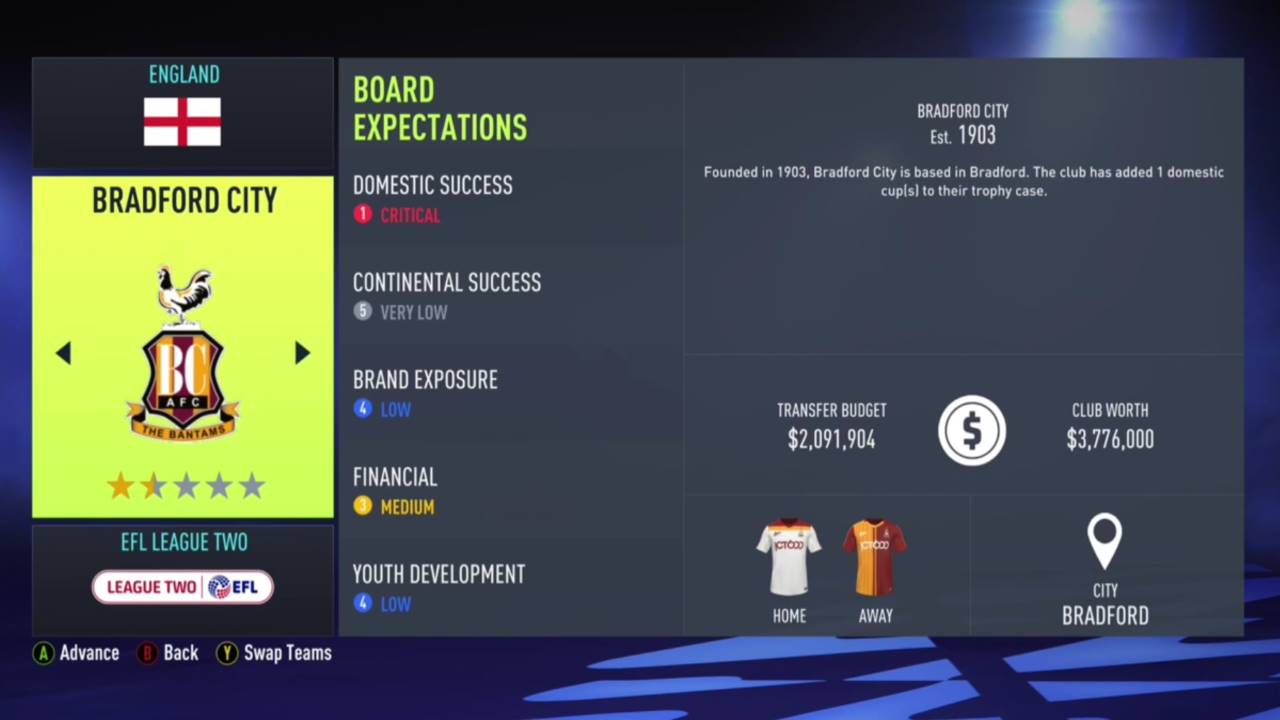
Task: Click the League Two EFL badge
Action: pyautogui.click(x=183, y=587)
